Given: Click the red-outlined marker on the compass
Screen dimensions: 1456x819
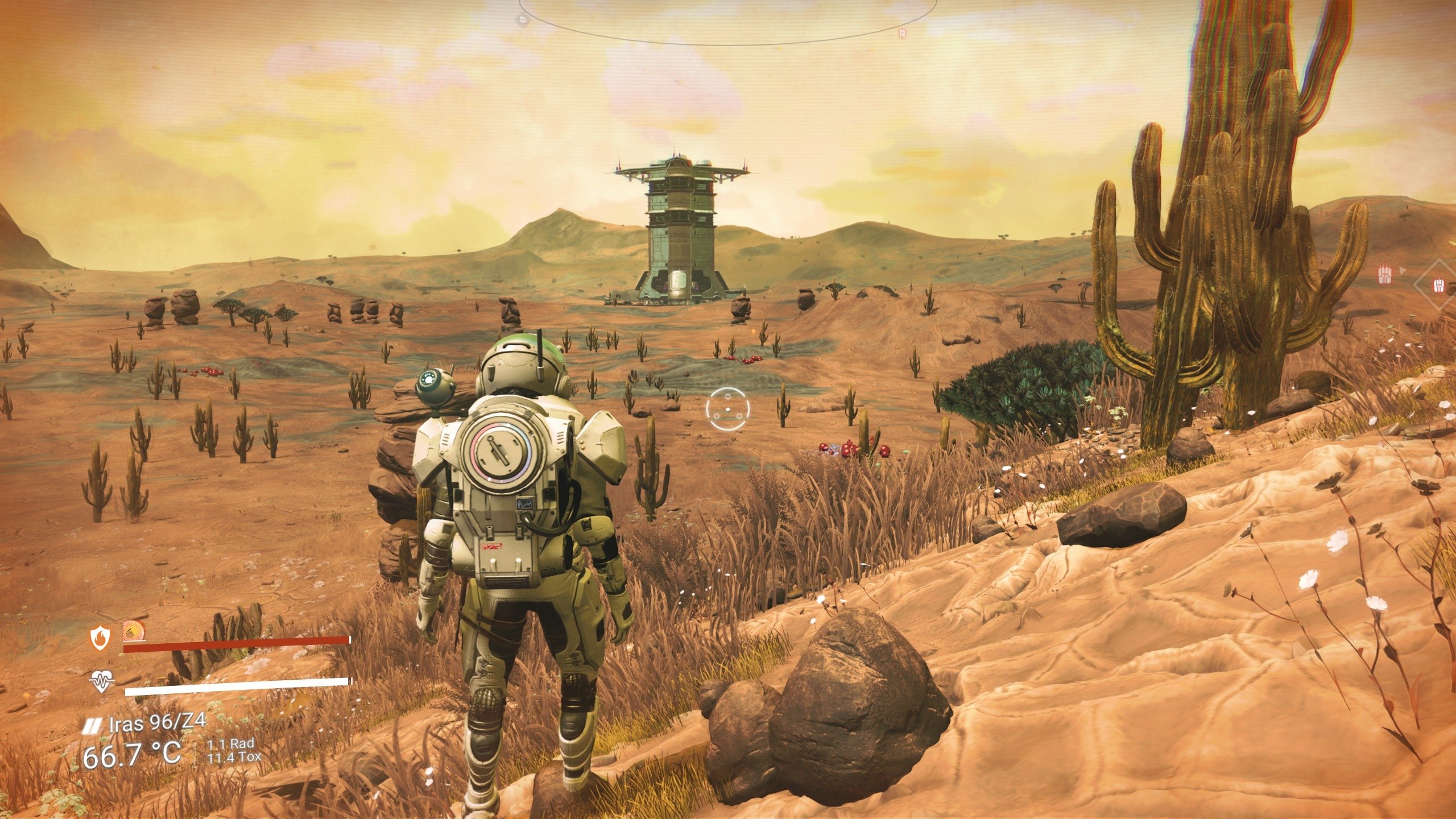Looking at the screenshot, I should pyautogui.click(x=902, y=33).
